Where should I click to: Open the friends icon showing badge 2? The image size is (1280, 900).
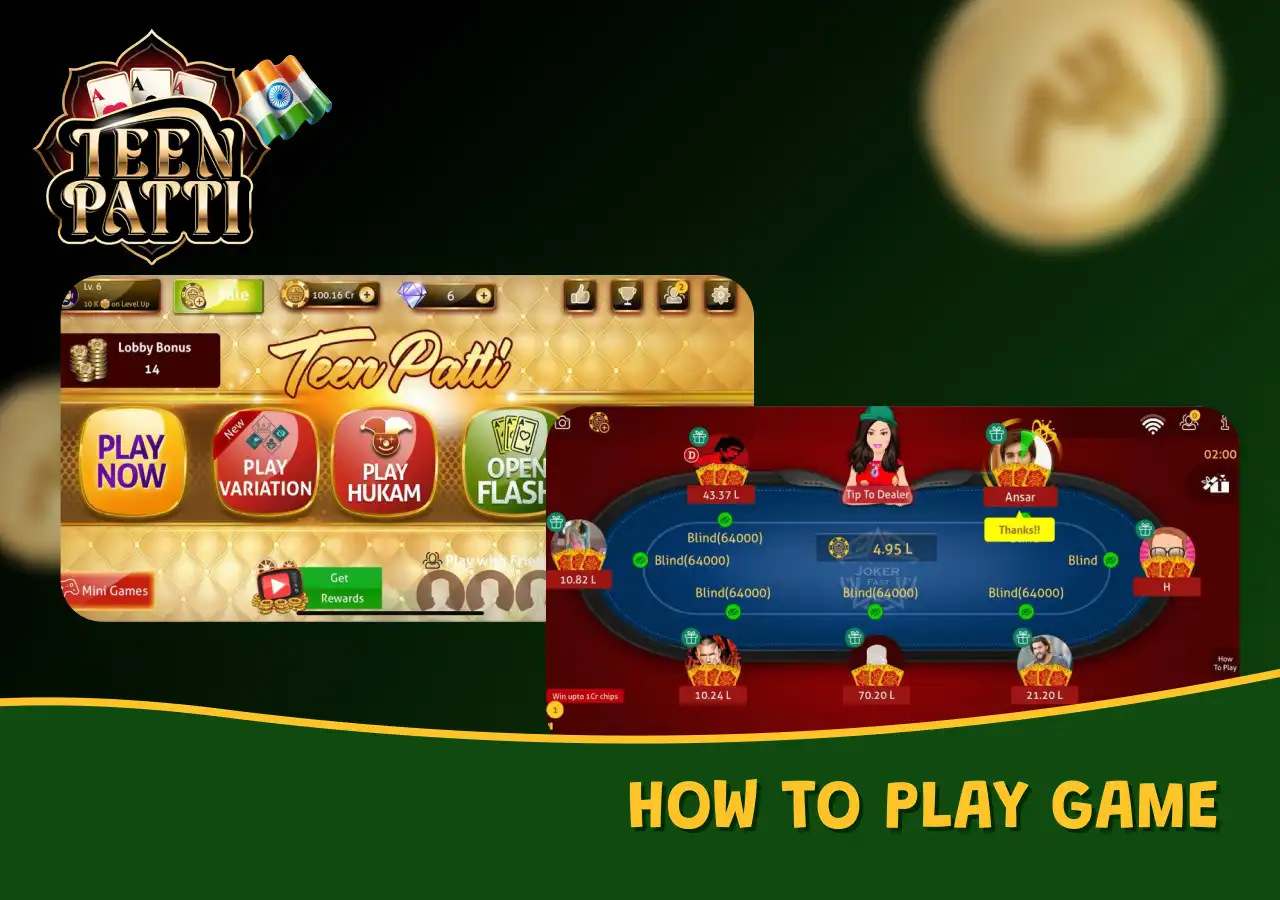click(x=673, y=296)
